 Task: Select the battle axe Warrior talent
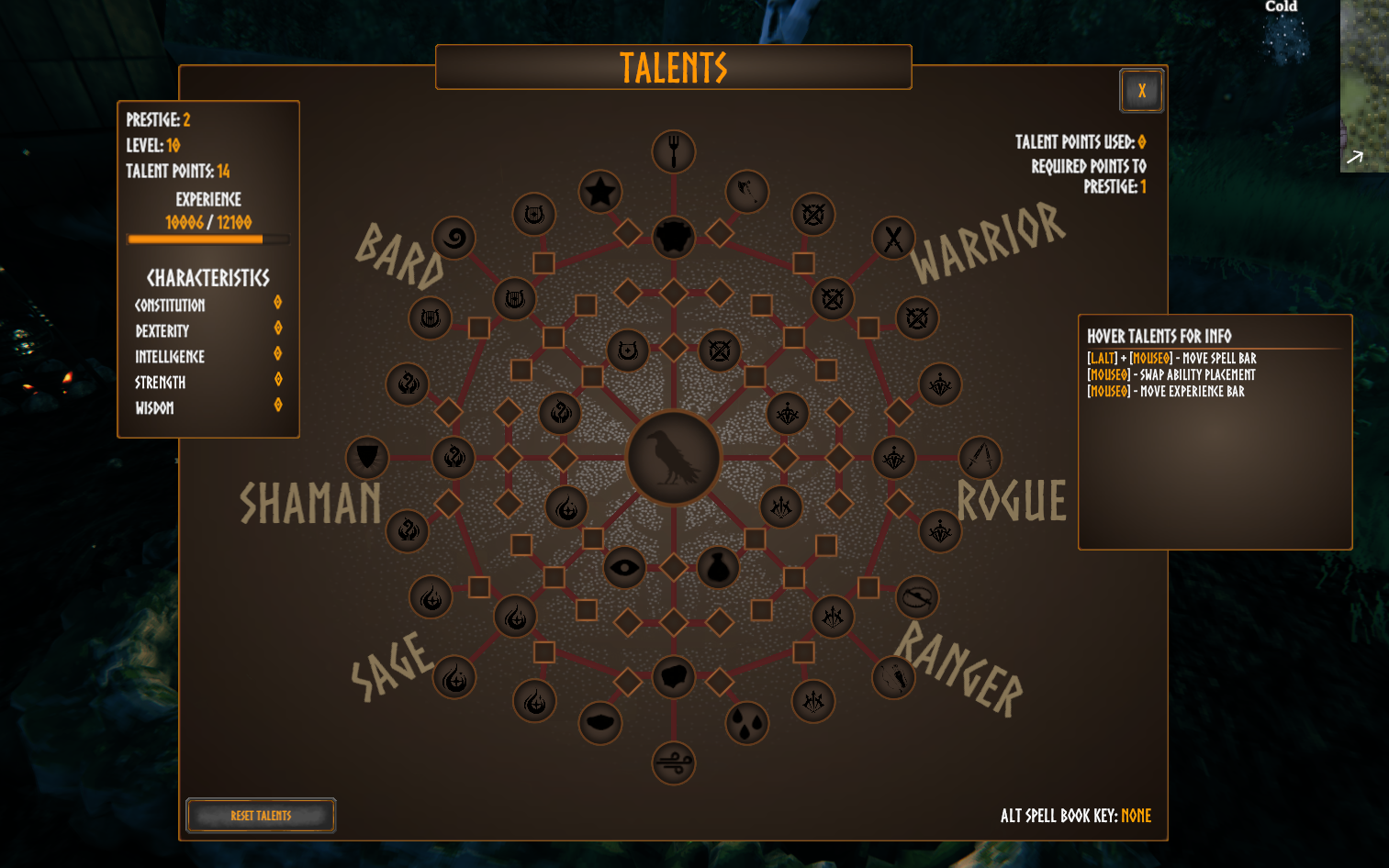[x=745, y=193]
